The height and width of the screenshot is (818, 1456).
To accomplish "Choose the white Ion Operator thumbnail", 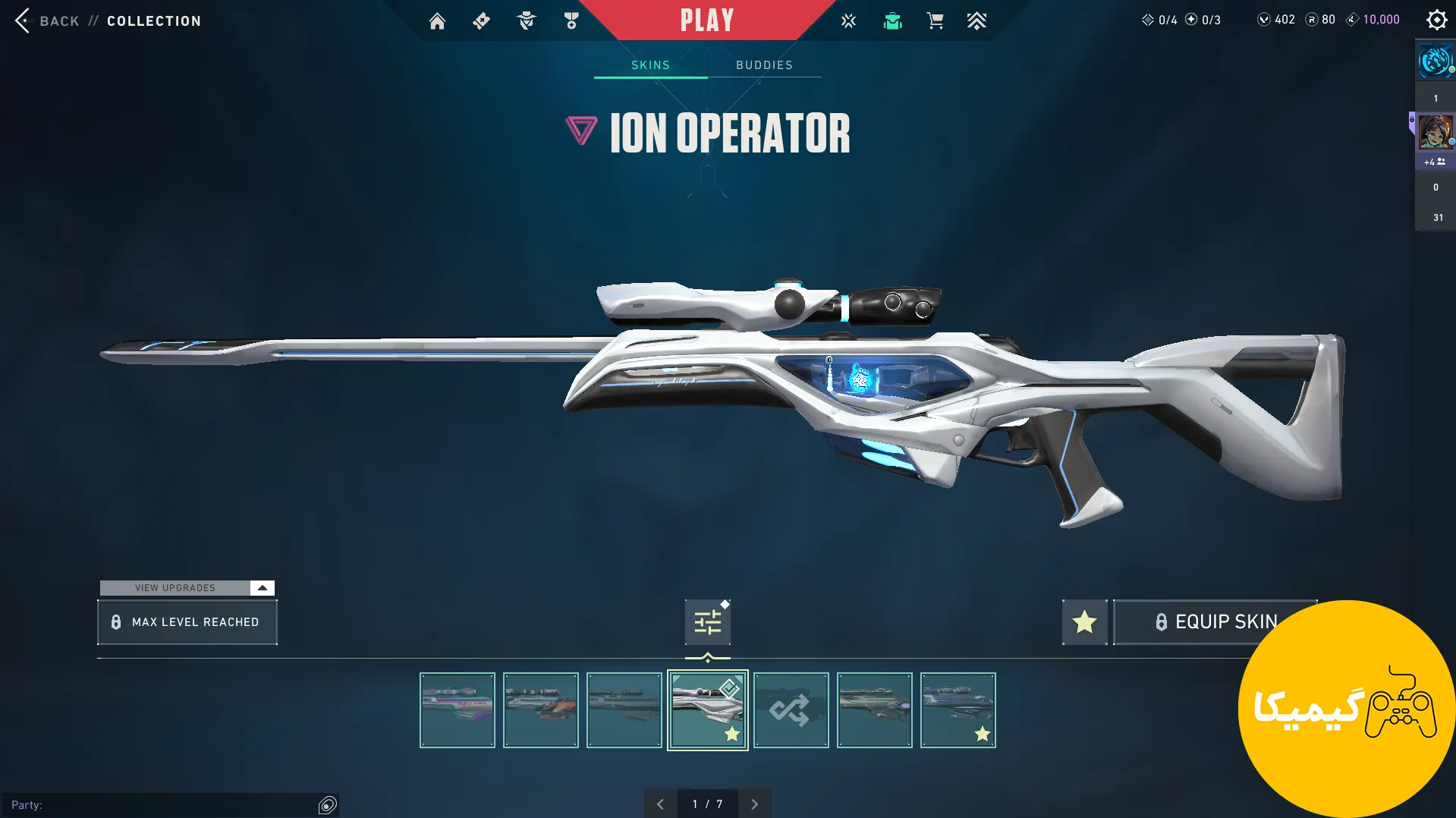I will (x=707, y=710).
